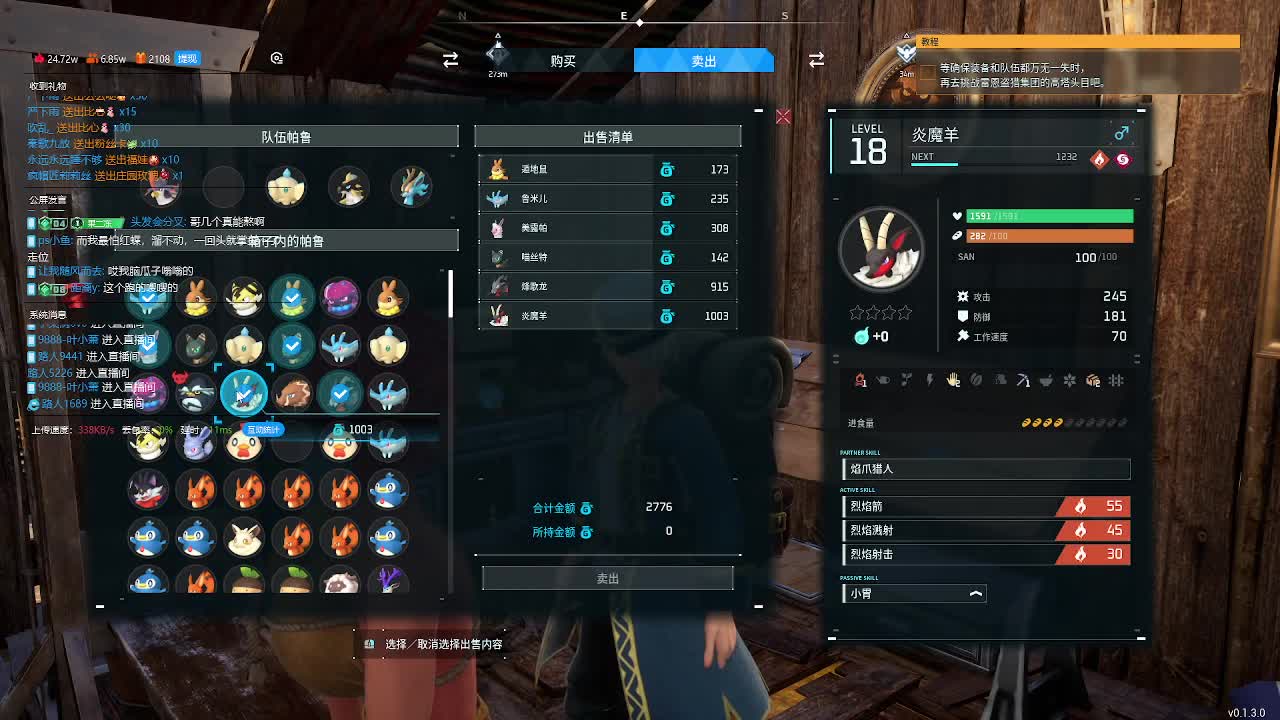Toggle selection checkmark on the penguin Pal

pyautogui.click(x=388, y=490)
